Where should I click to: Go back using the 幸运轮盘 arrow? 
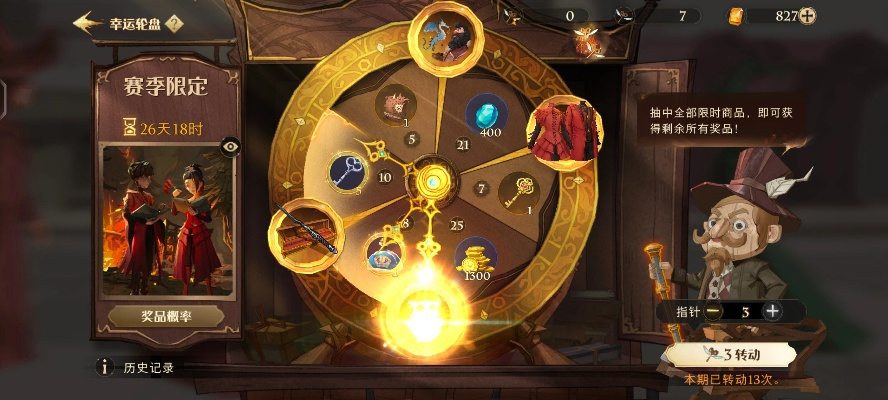click(x=89, y=22)
